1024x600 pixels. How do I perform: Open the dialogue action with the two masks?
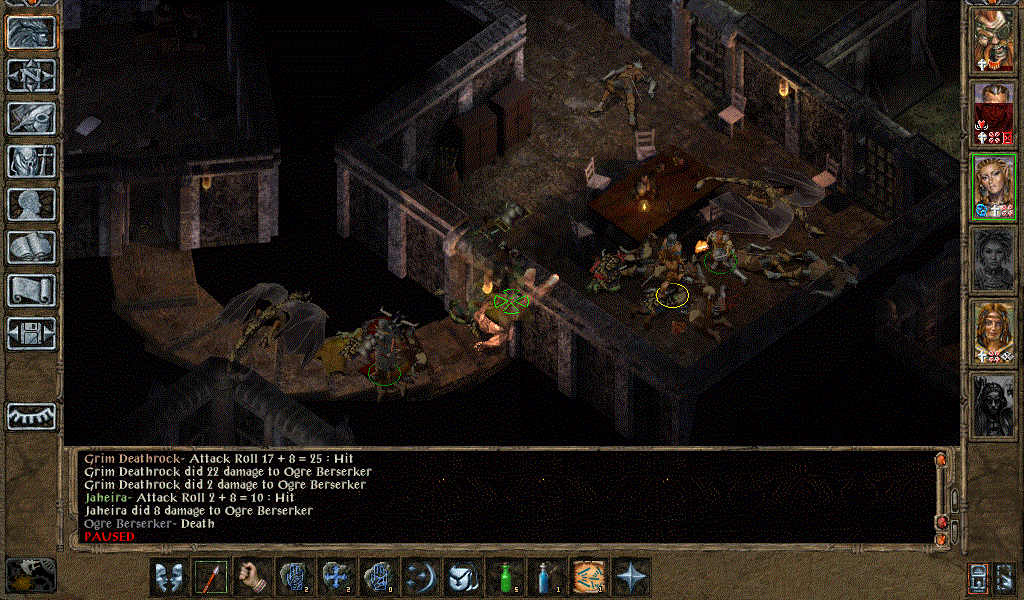coord(169,577)
